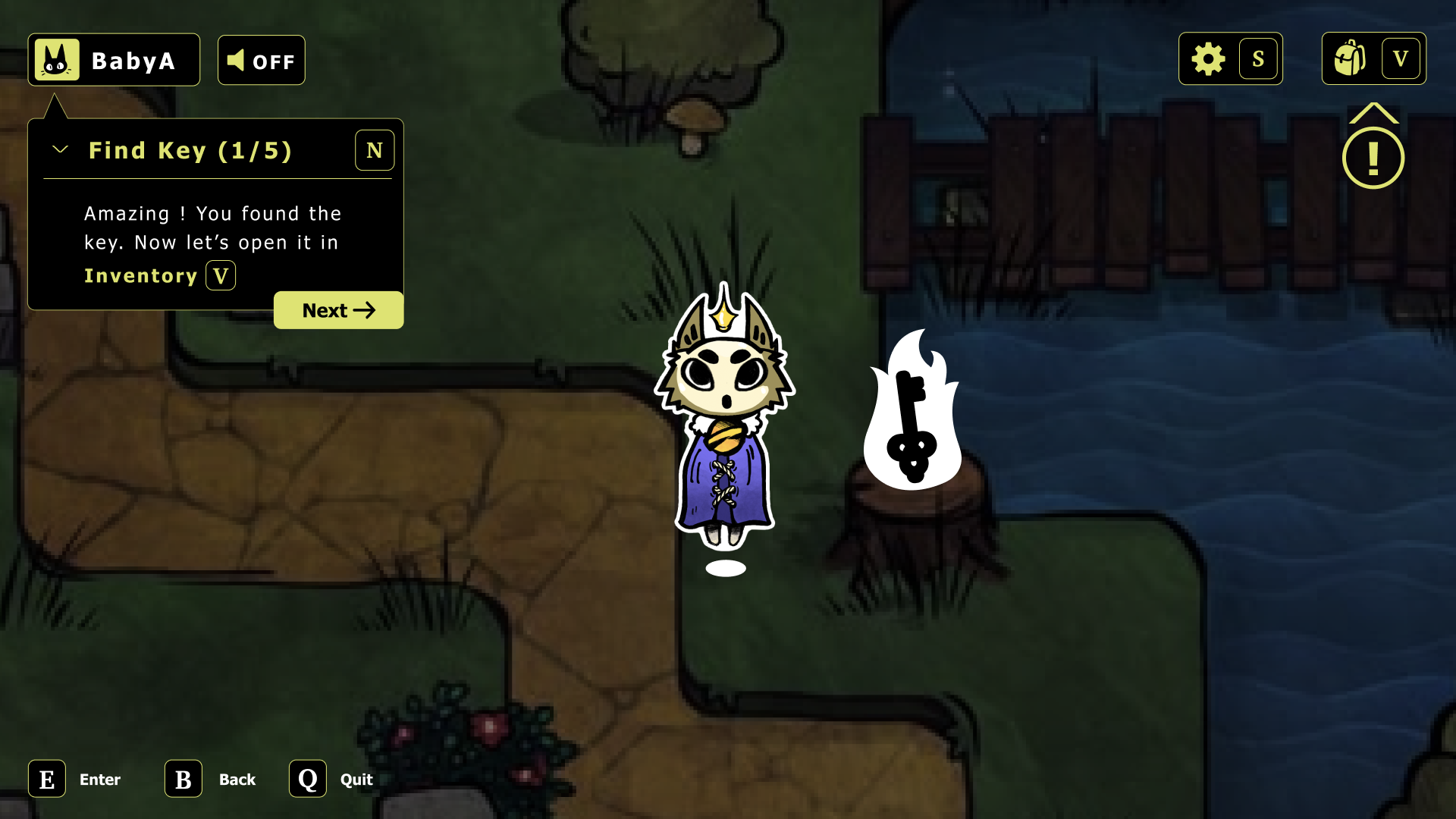Click the speaker icon next to OFF
1456x819 pixels.
[237, 59]
